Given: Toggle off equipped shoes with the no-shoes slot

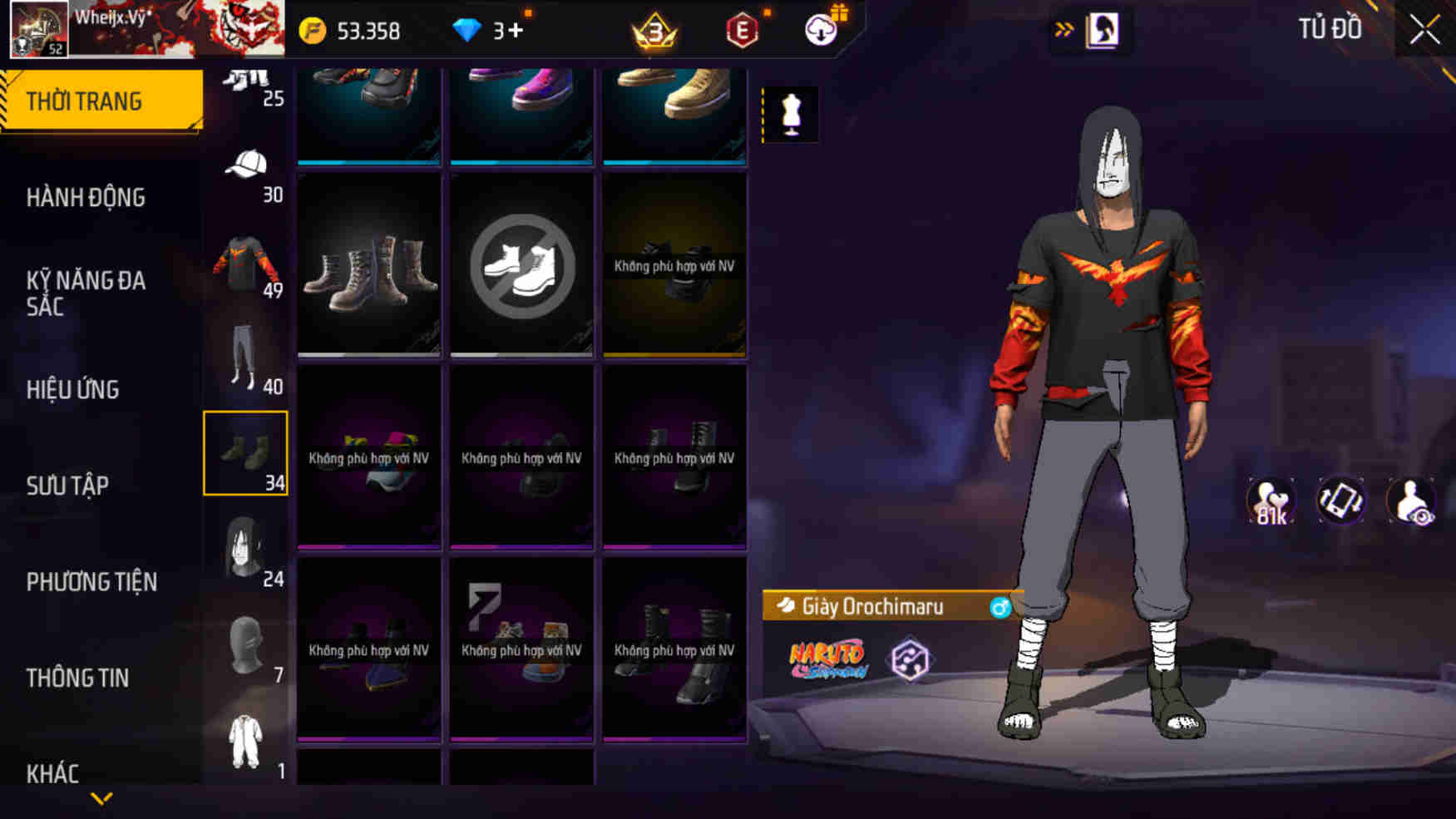Looking at the screenshot, I should click(521, 264).
